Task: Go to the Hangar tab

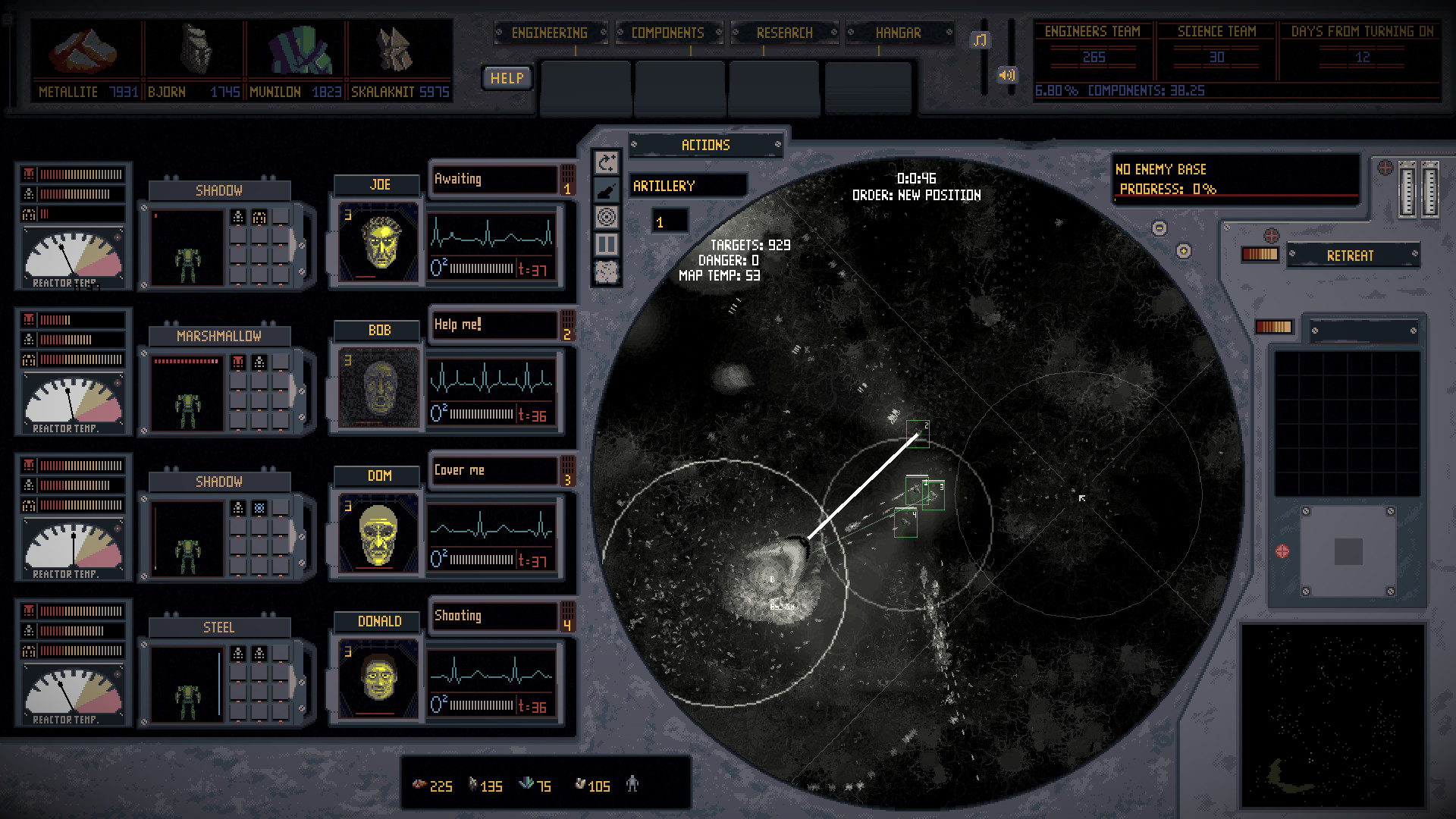Action: (898, 33)
